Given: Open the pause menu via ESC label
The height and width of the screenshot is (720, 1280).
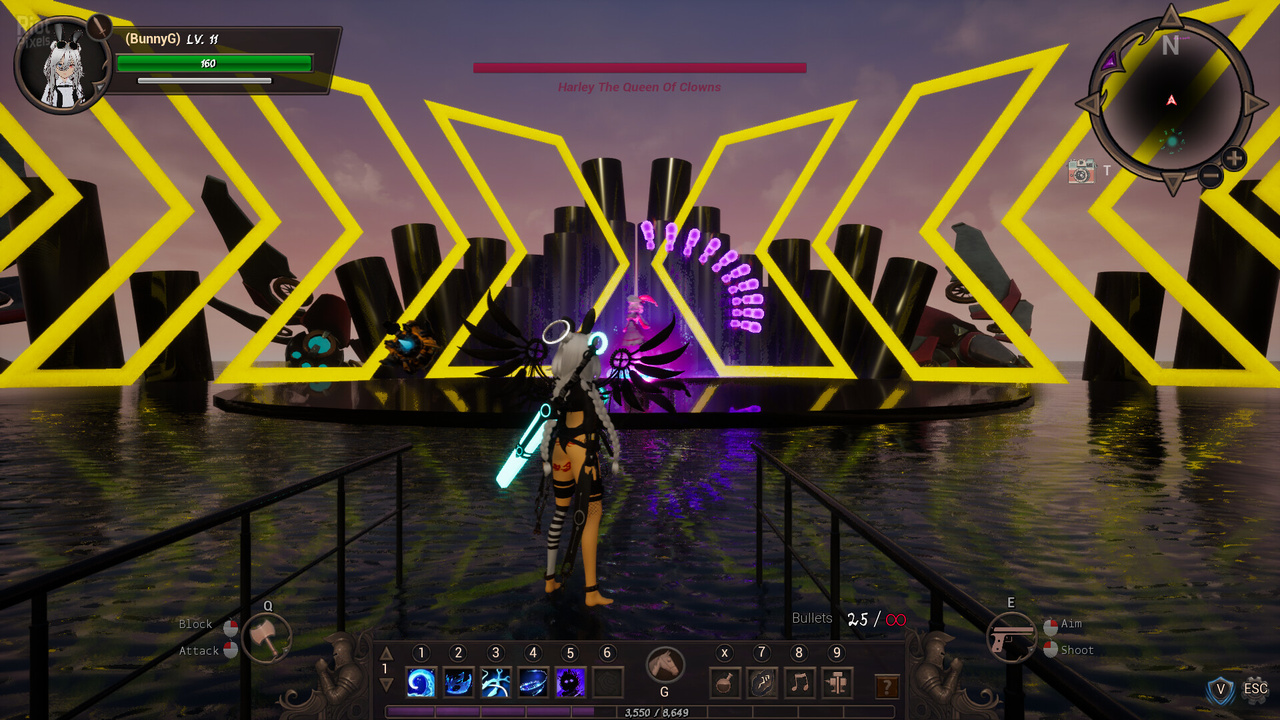Looking at the screenshot, I should [1256, 689].
